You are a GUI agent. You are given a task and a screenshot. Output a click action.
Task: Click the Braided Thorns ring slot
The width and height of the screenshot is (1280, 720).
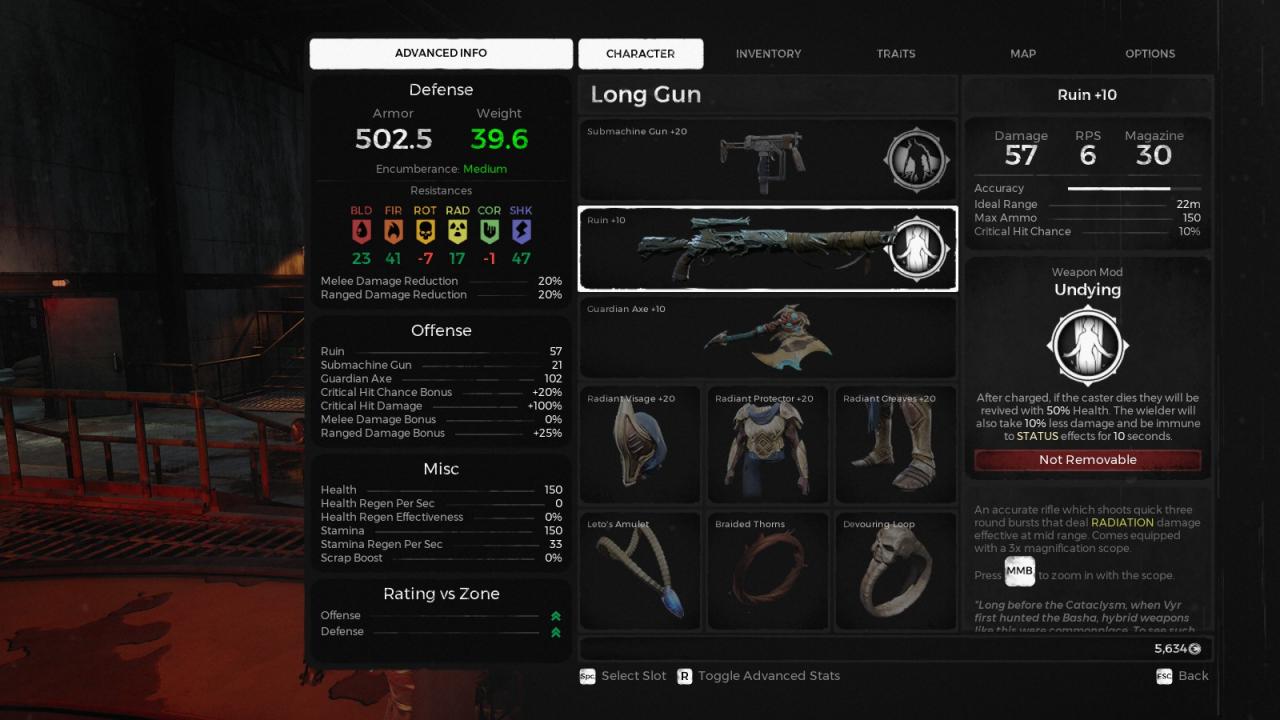pyautogui.click(x=768, y=571)
